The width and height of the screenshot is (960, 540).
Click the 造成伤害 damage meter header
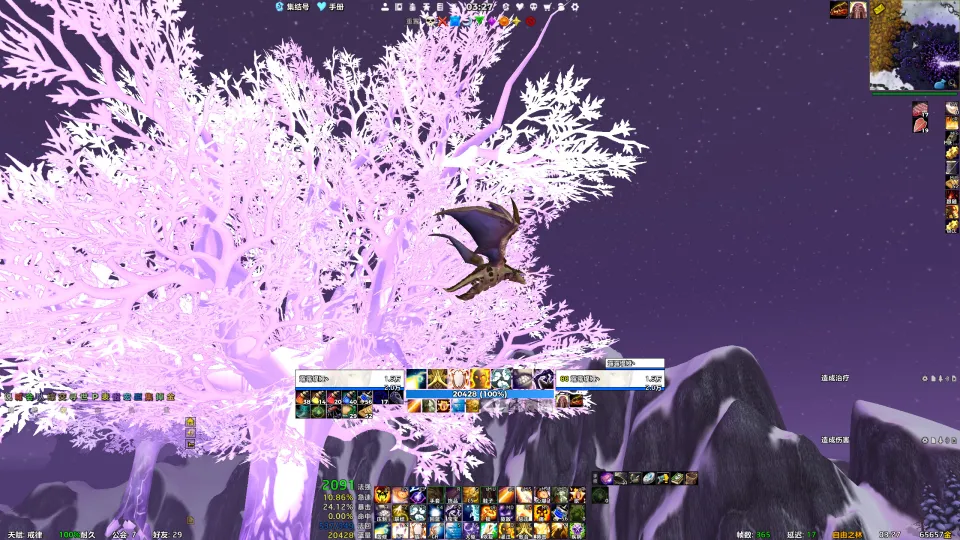click(835, 440)
